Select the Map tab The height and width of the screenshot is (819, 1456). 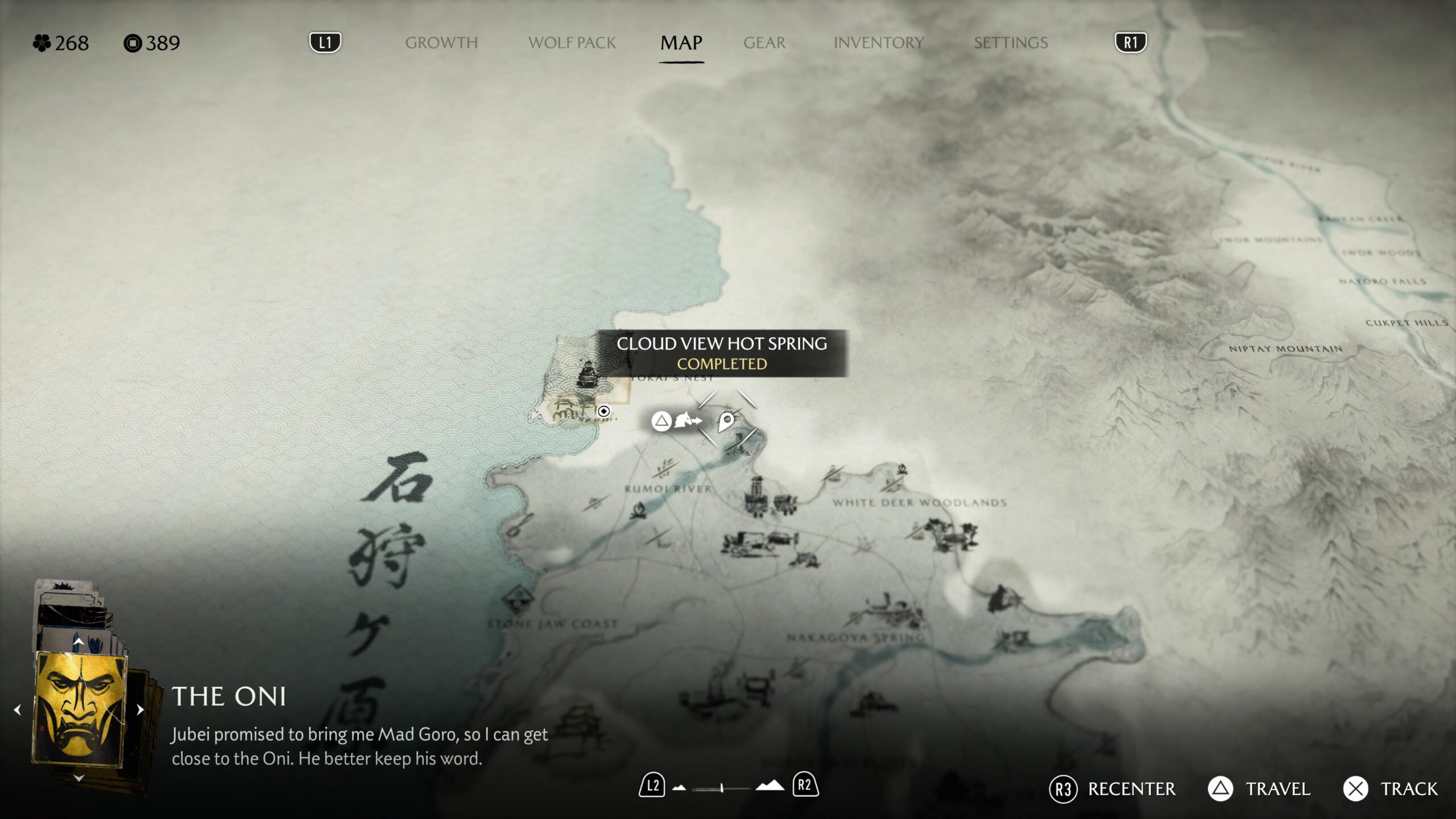point(681,43)
